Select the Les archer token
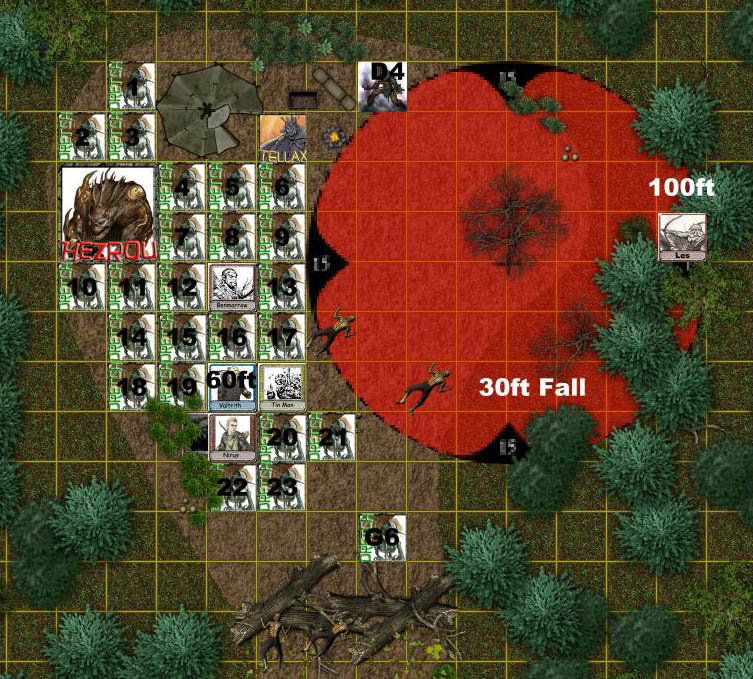The image size is (753, 679). (683, 237)
